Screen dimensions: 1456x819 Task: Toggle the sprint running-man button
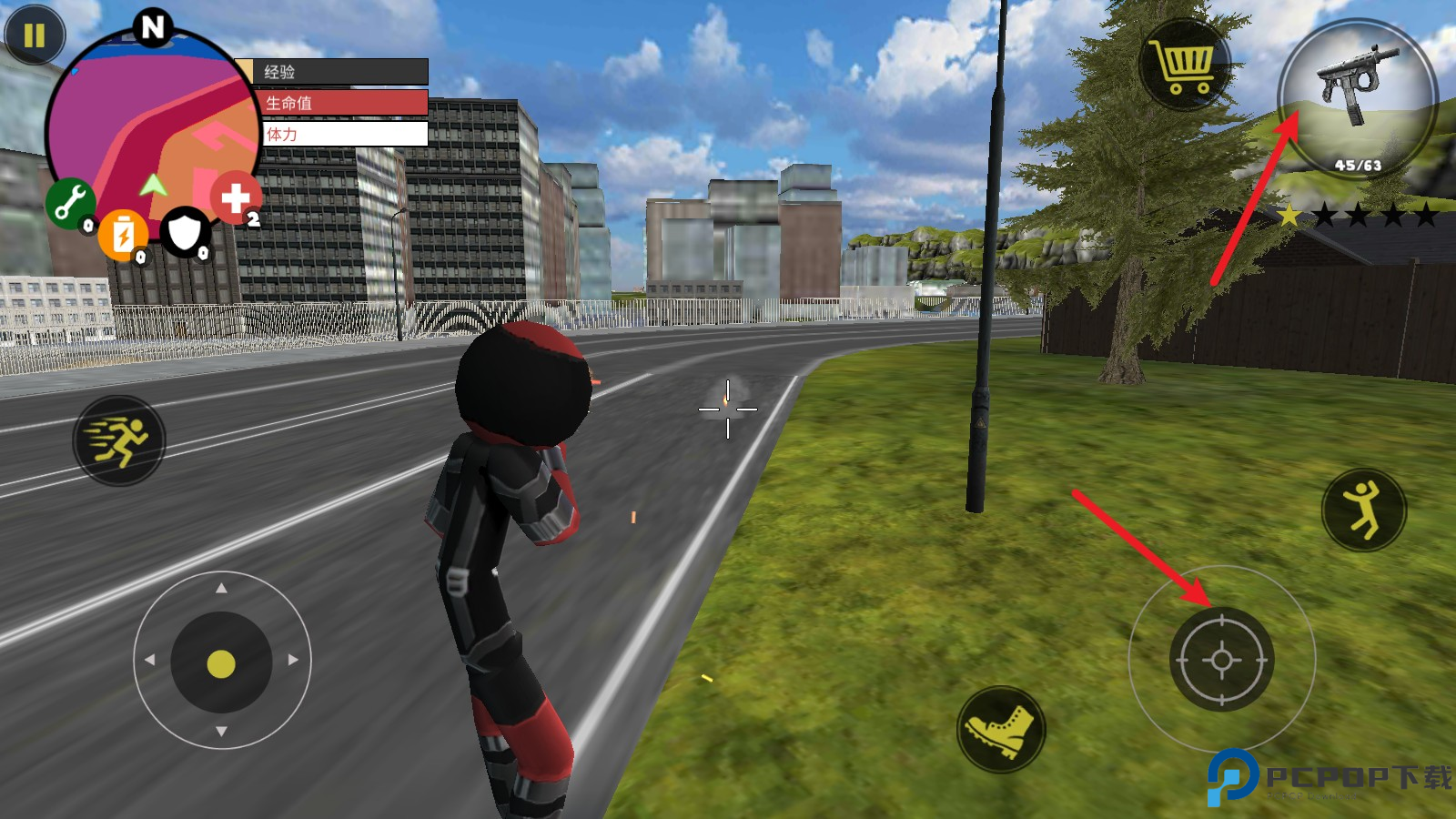[119, 440]
